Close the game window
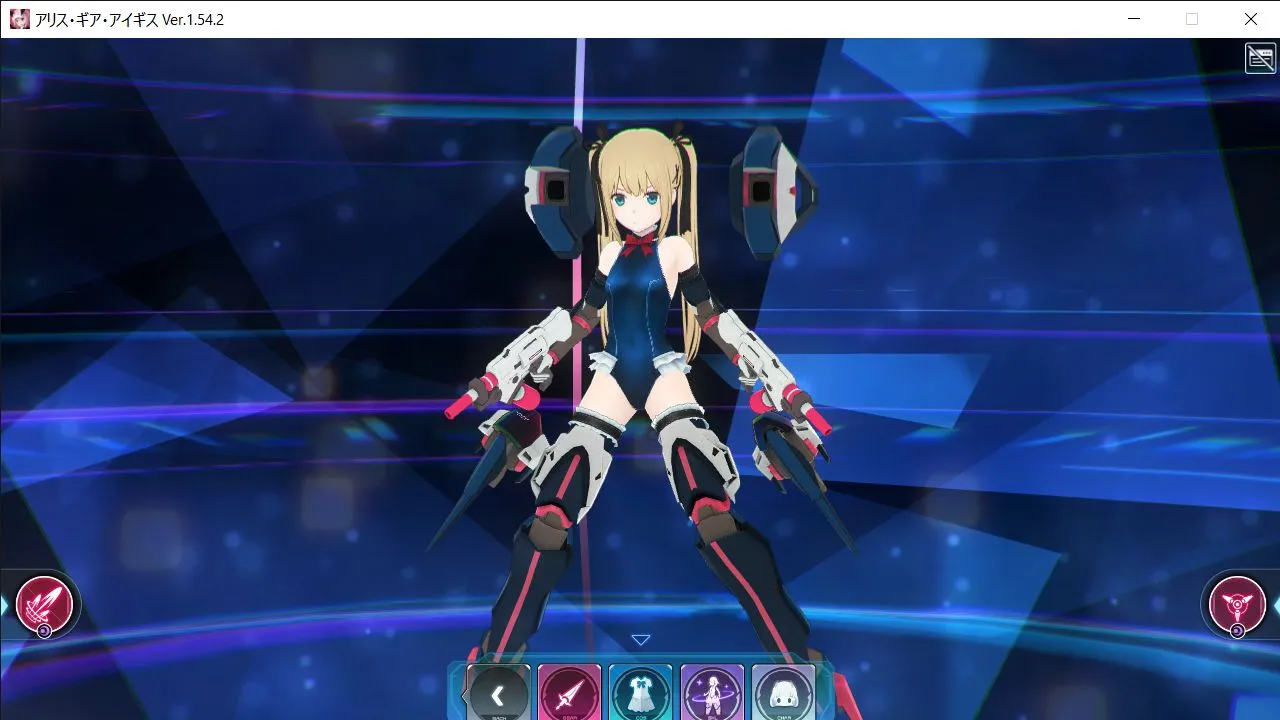This screenshot has height=720, width=1280. coord(1251,19)
